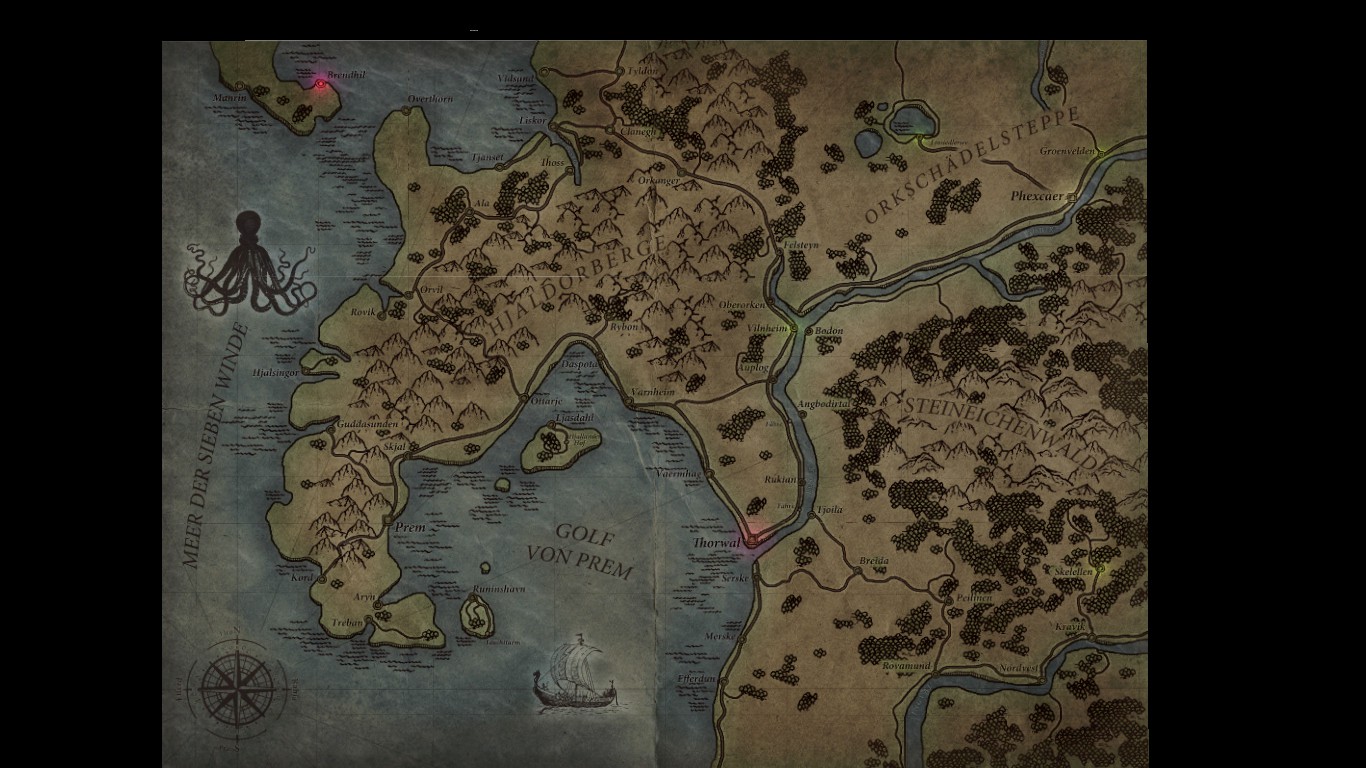Click the Manrin town marker
Viewport: 1366px width, 768px height.
tap(241, 86)
